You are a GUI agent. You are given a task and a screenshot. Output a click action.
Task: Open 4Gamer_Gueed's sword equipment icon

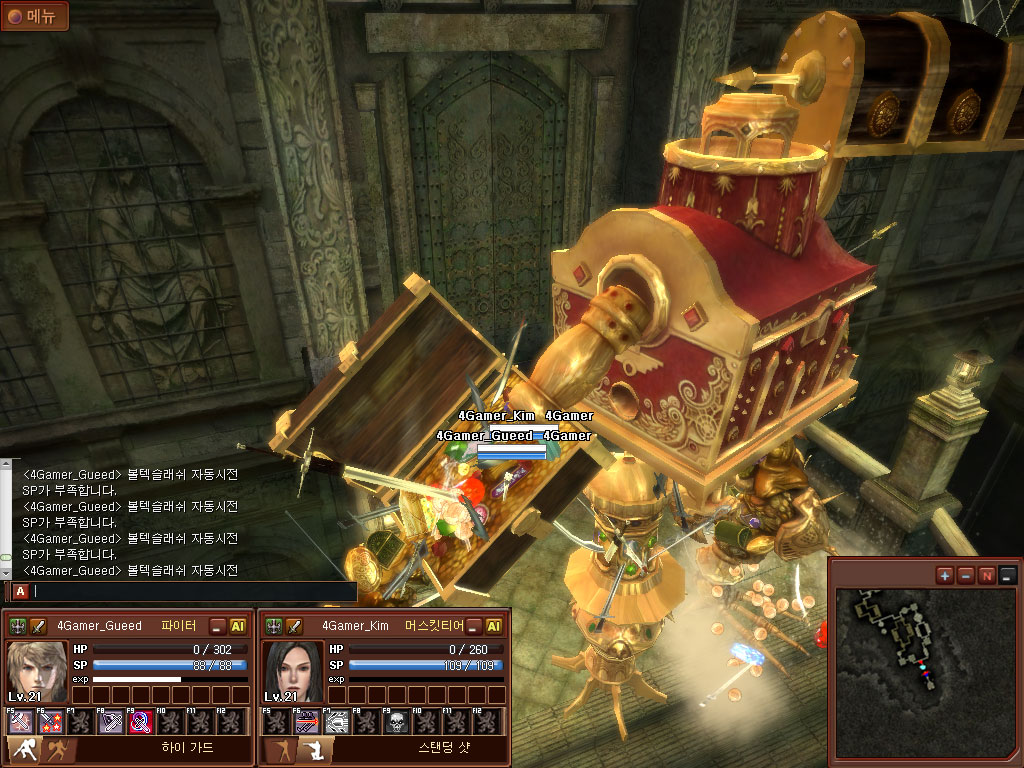39,626
